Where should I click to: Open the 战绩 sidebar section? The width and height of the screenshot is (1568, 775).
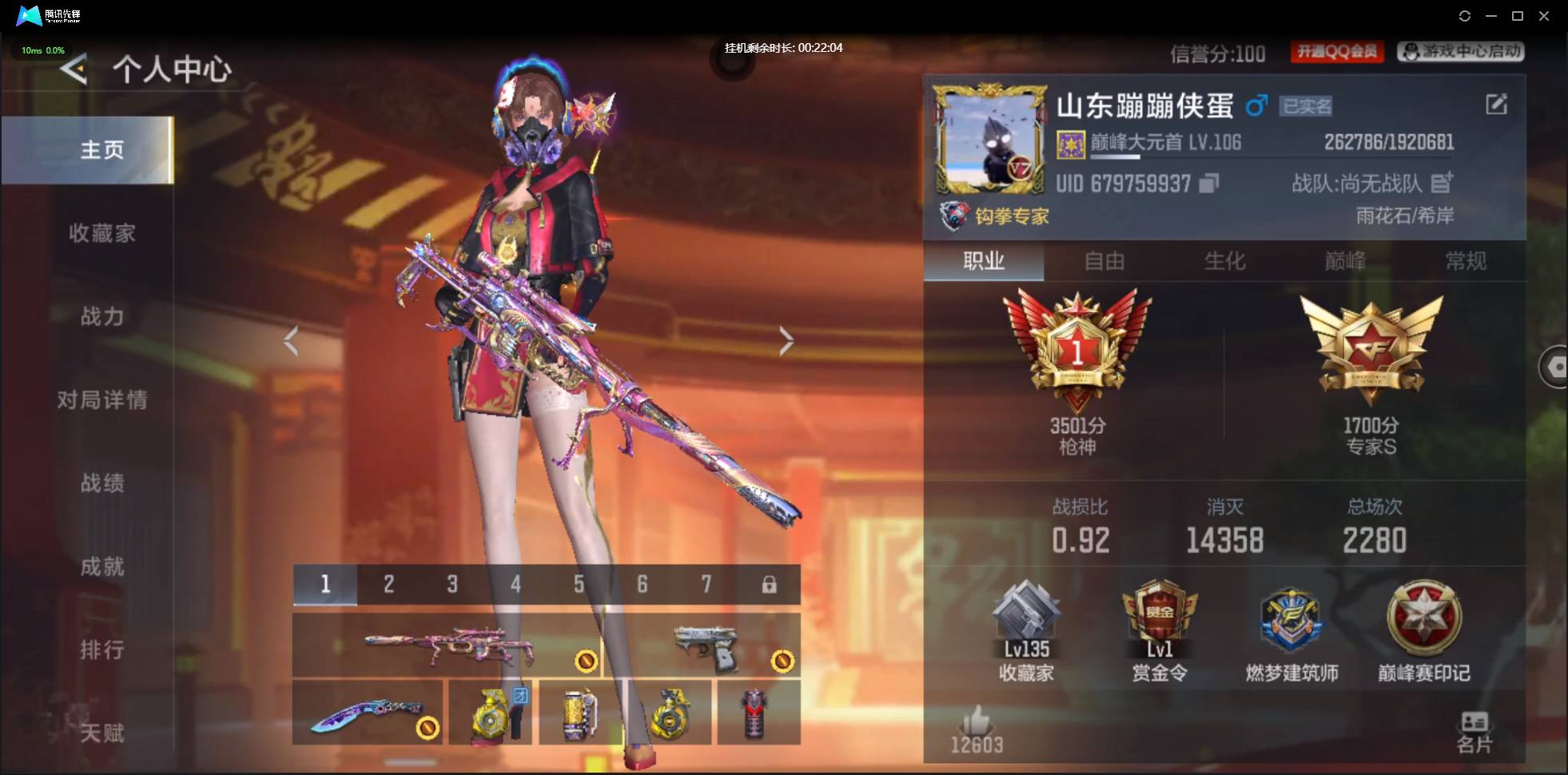(102, 483)
